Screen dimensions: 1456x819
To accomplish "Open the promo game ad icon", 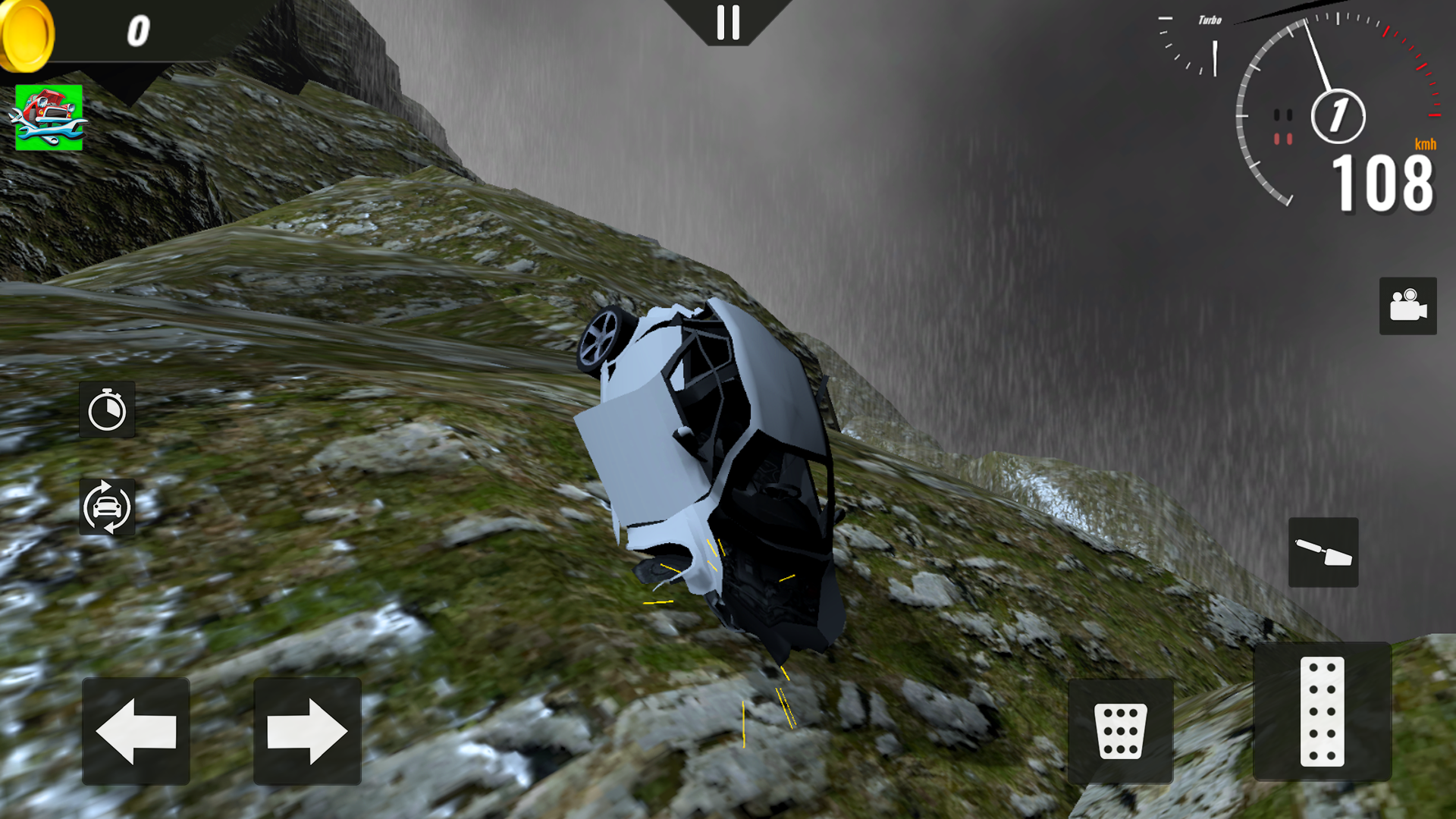I will [49, 118].
